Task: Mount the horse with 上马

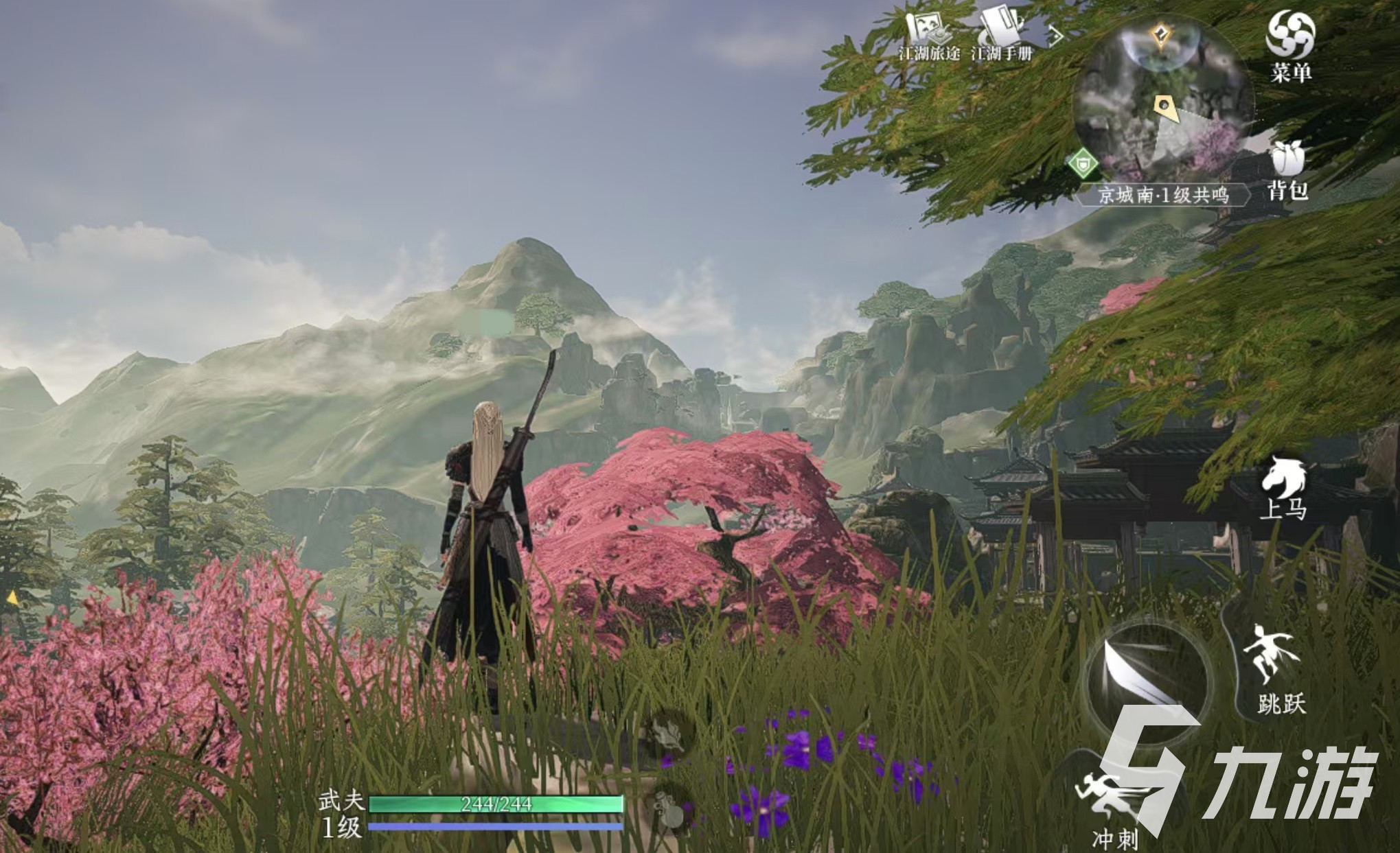Action: coord(1283,487)
